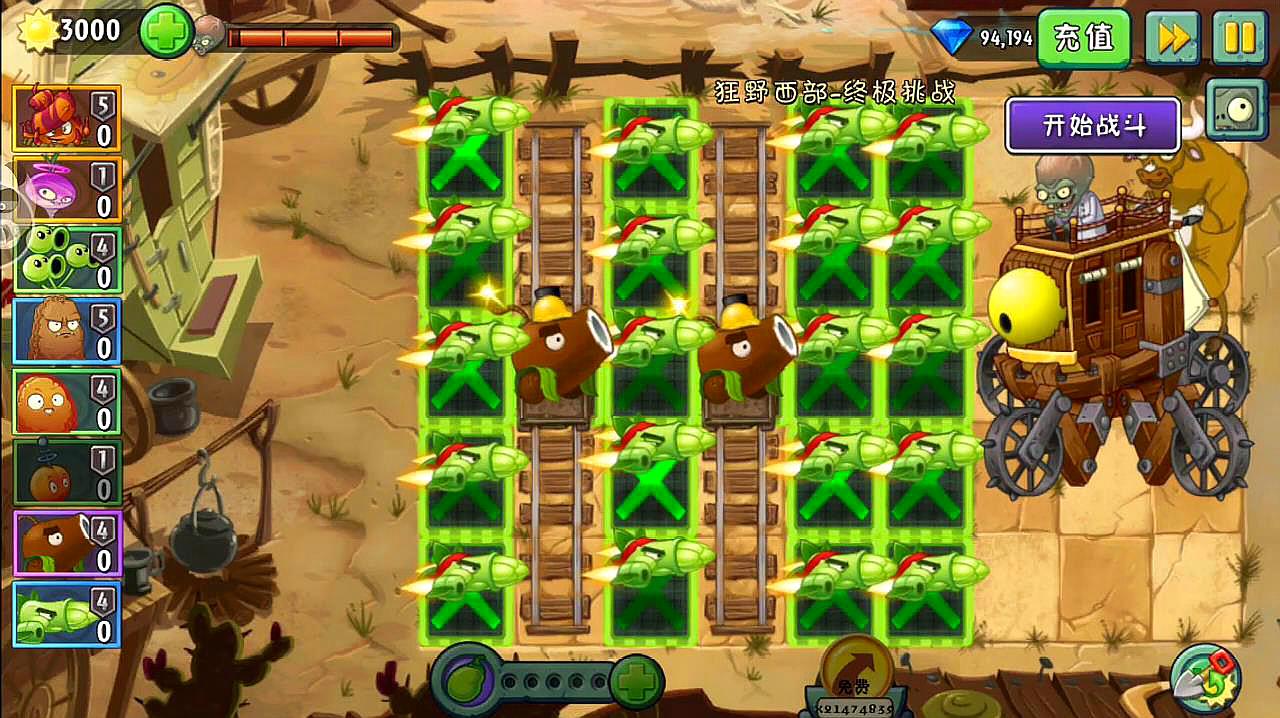1280x718 pixels.
Task: Pick the green rocket plant seed packet
Action: [x=67, y=614]
